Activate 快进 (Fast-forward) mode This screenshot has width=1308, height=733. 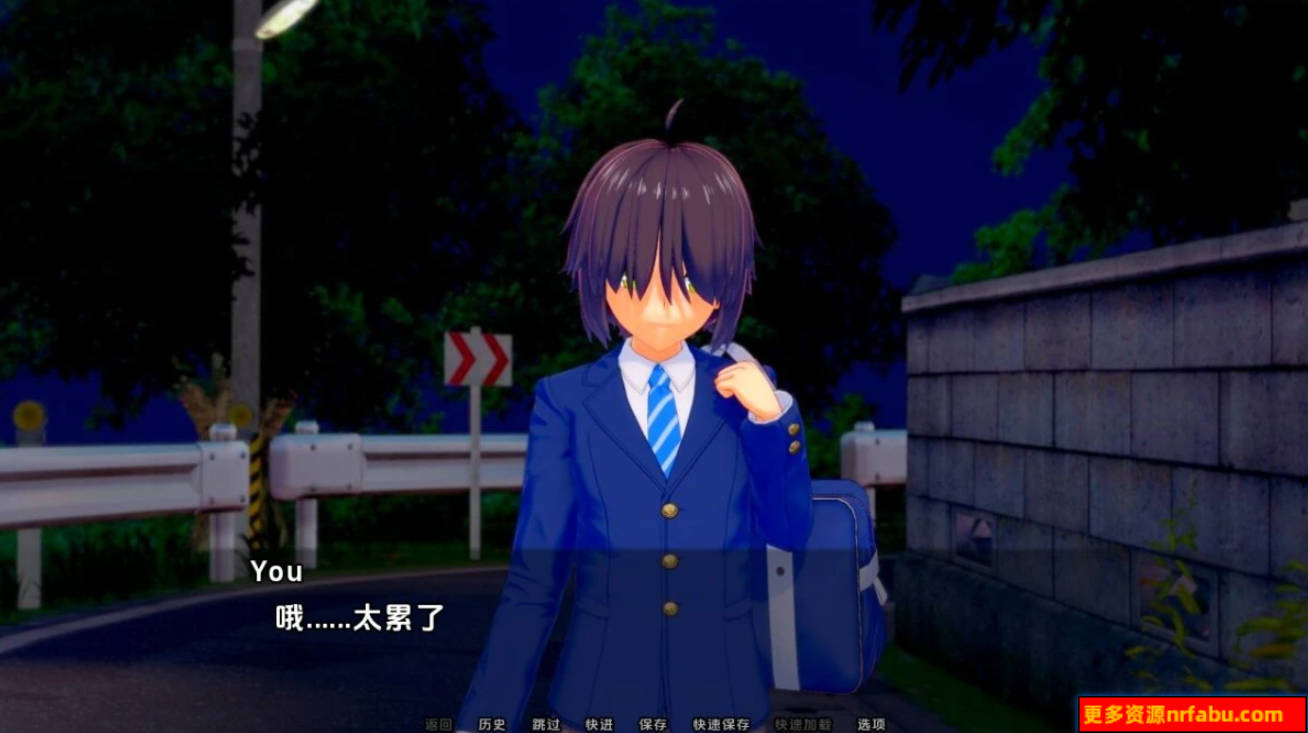pyautogui.click(x=599, y=724)
